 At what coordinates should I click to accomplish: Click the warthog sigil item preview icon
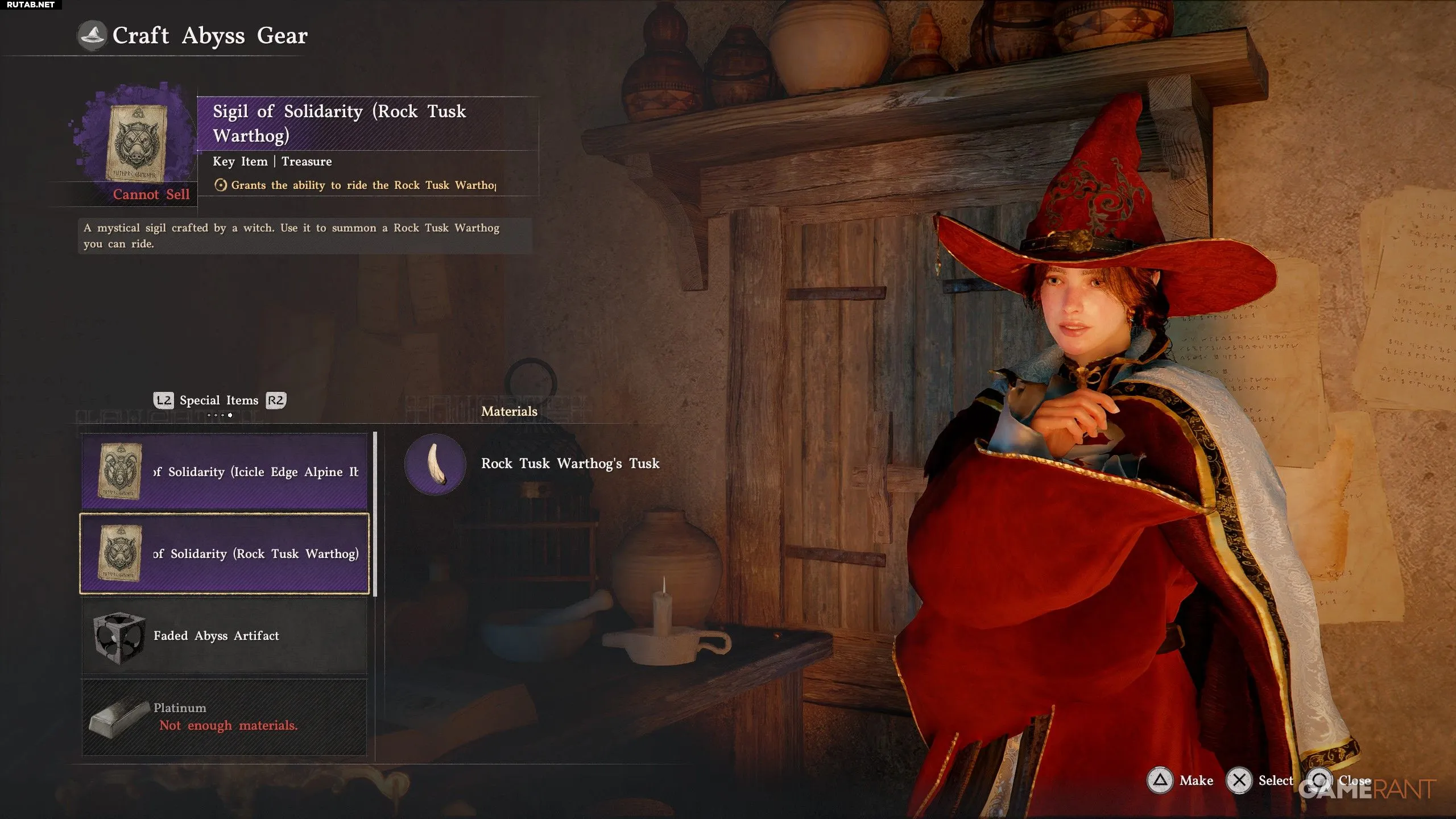[136, 142]
